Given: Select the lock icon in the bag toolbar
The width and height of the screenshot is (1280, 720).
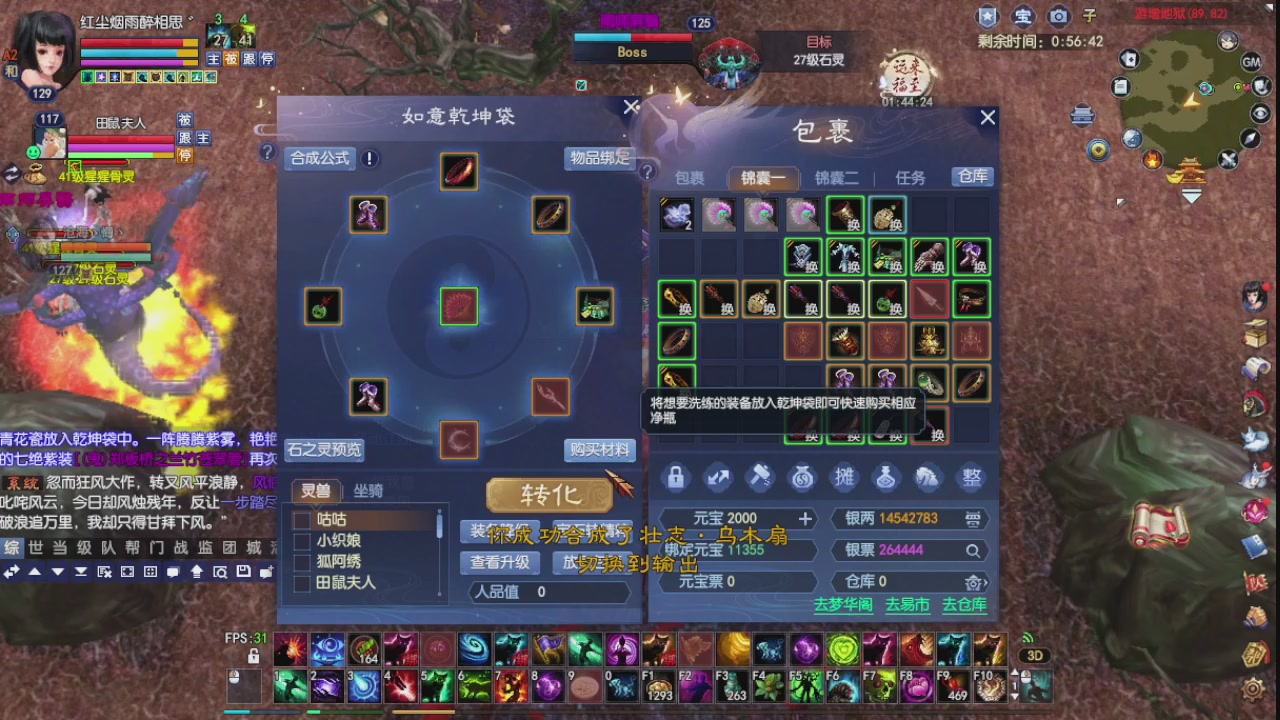Looking at the screenshot, I should 676,477.
